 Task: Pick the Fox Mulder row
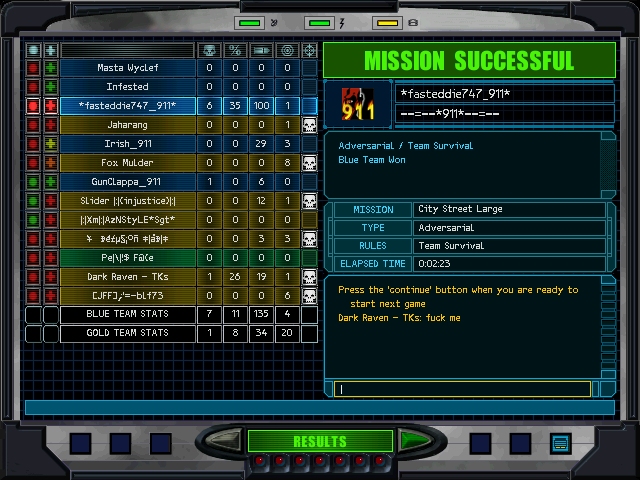coord(127,163)
